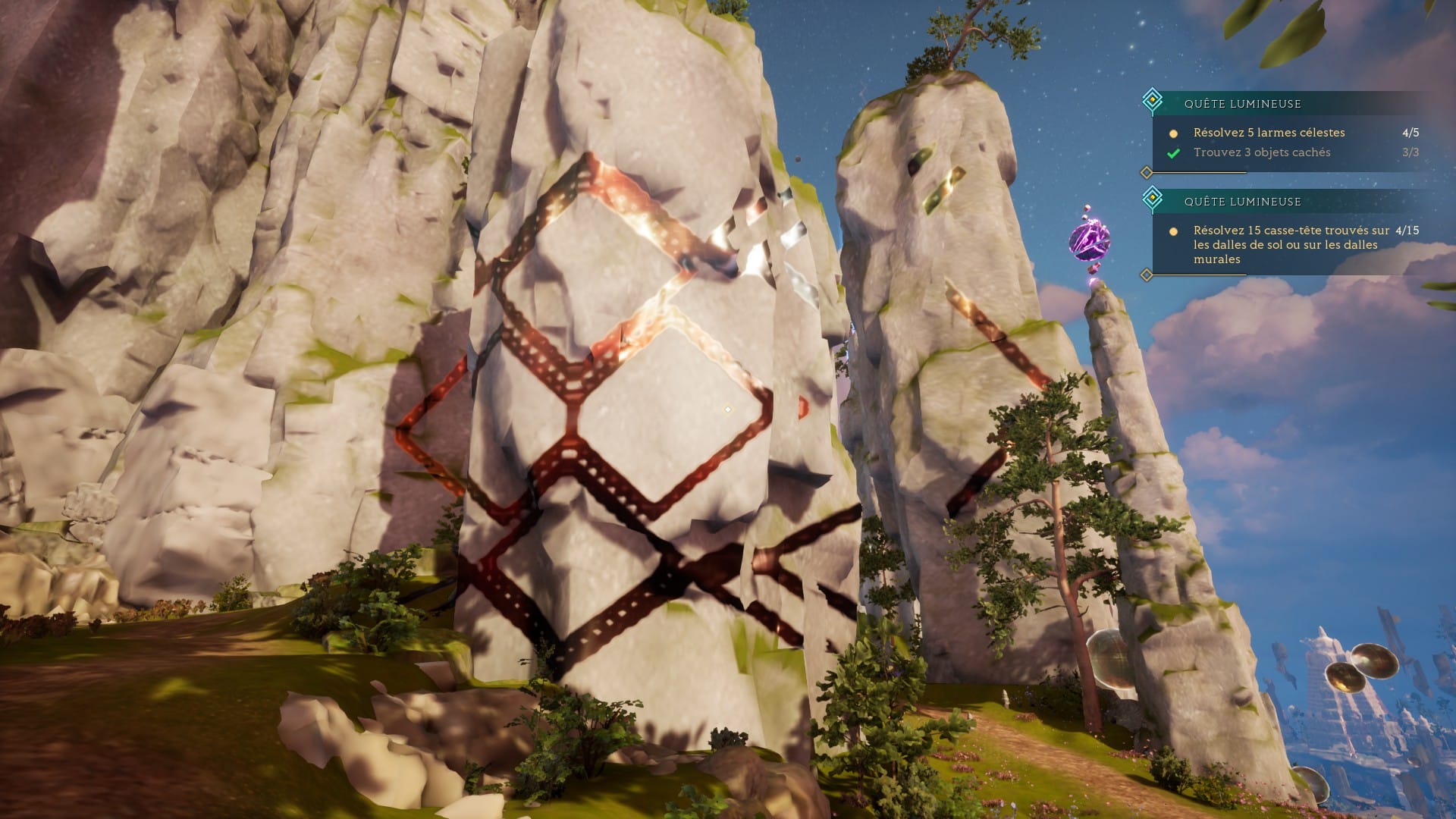The image size is (1456, 819).
Task: Click the completed 'Trouvez 3 objets cachés' objective
Action: 1261,152
